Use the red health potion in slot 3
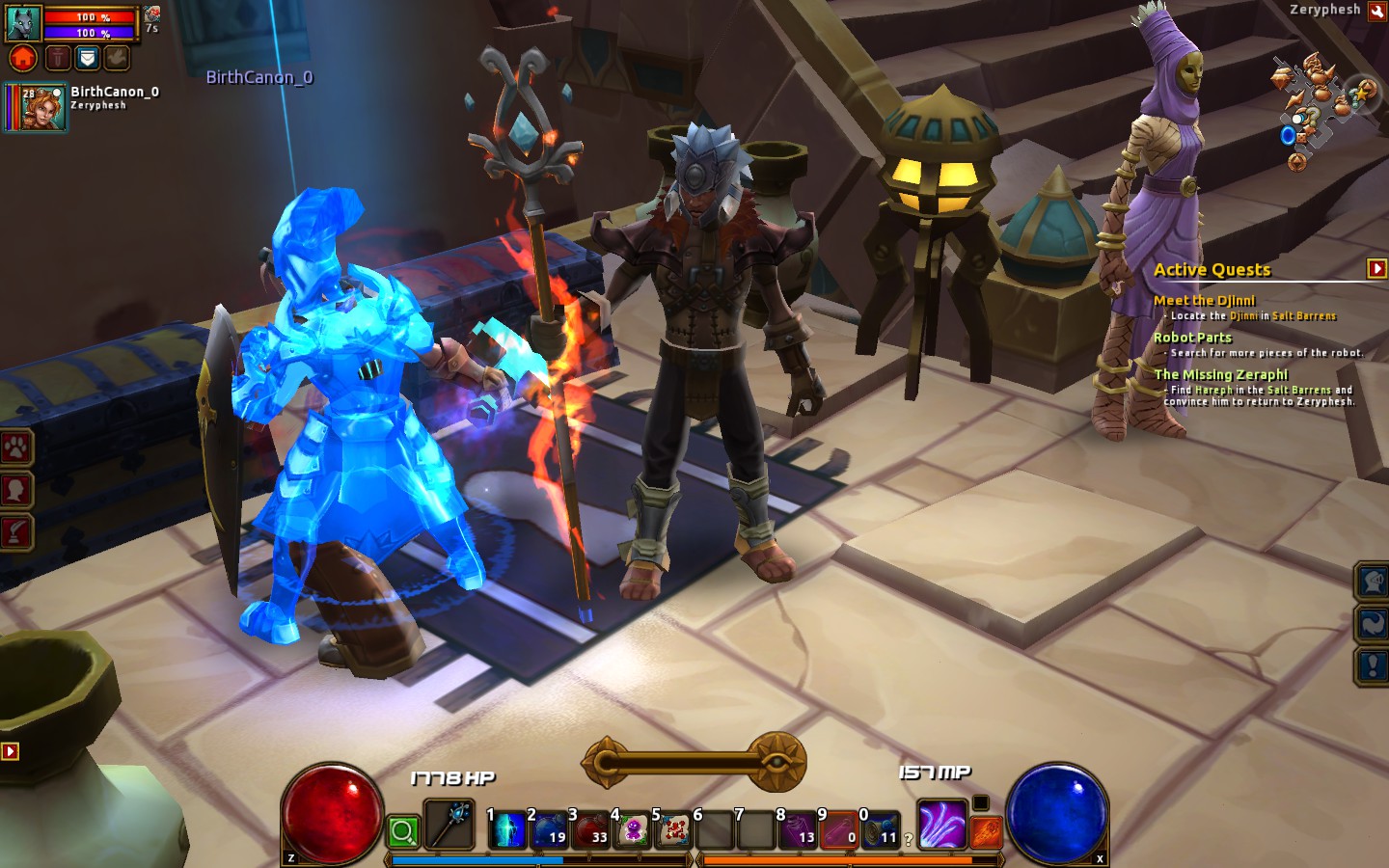 tap(590, 829)
